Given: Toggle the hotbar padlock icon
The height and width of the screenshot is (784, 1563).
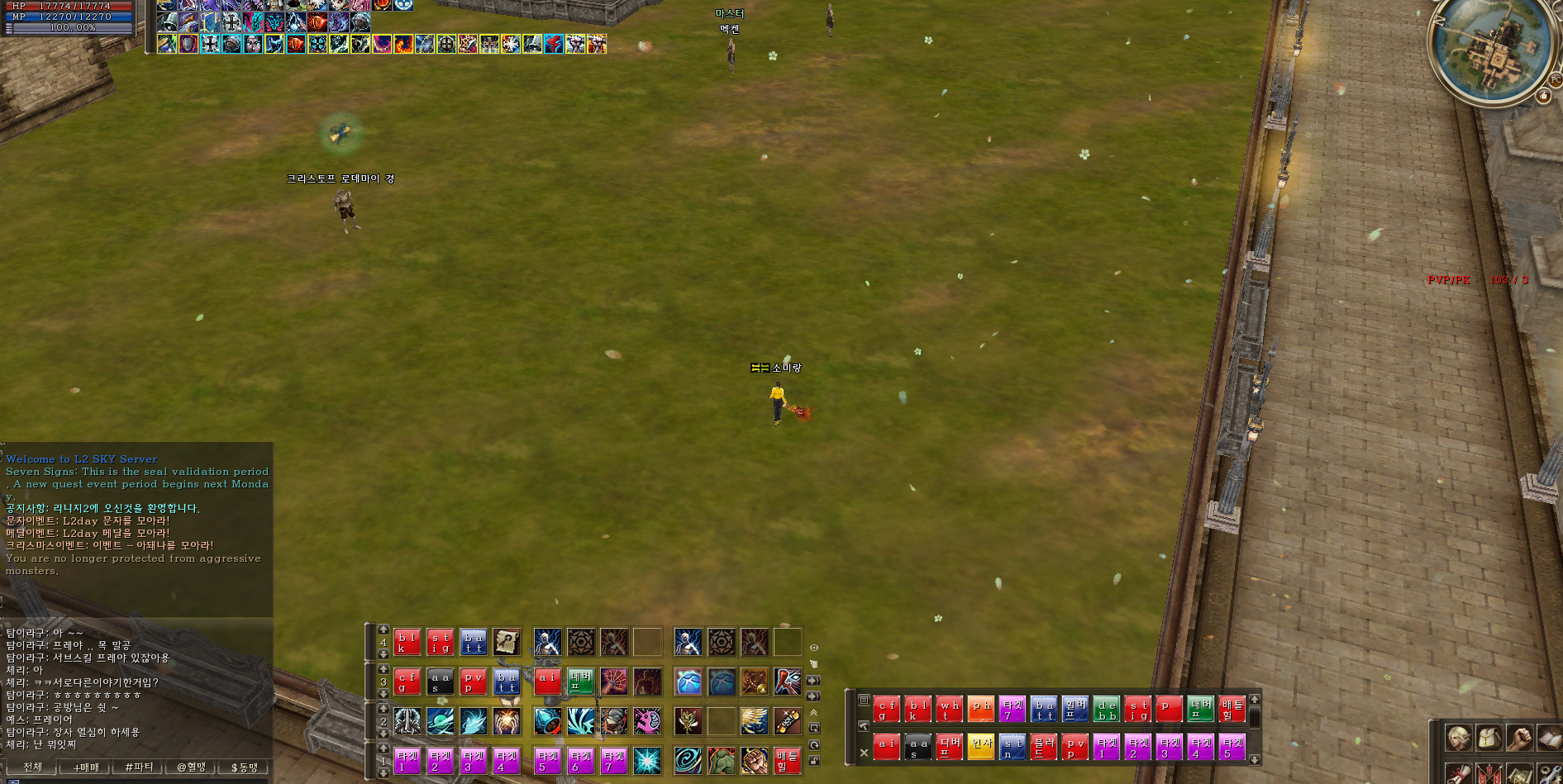Looking at the screenshot, I should click(x=814, y=760).
